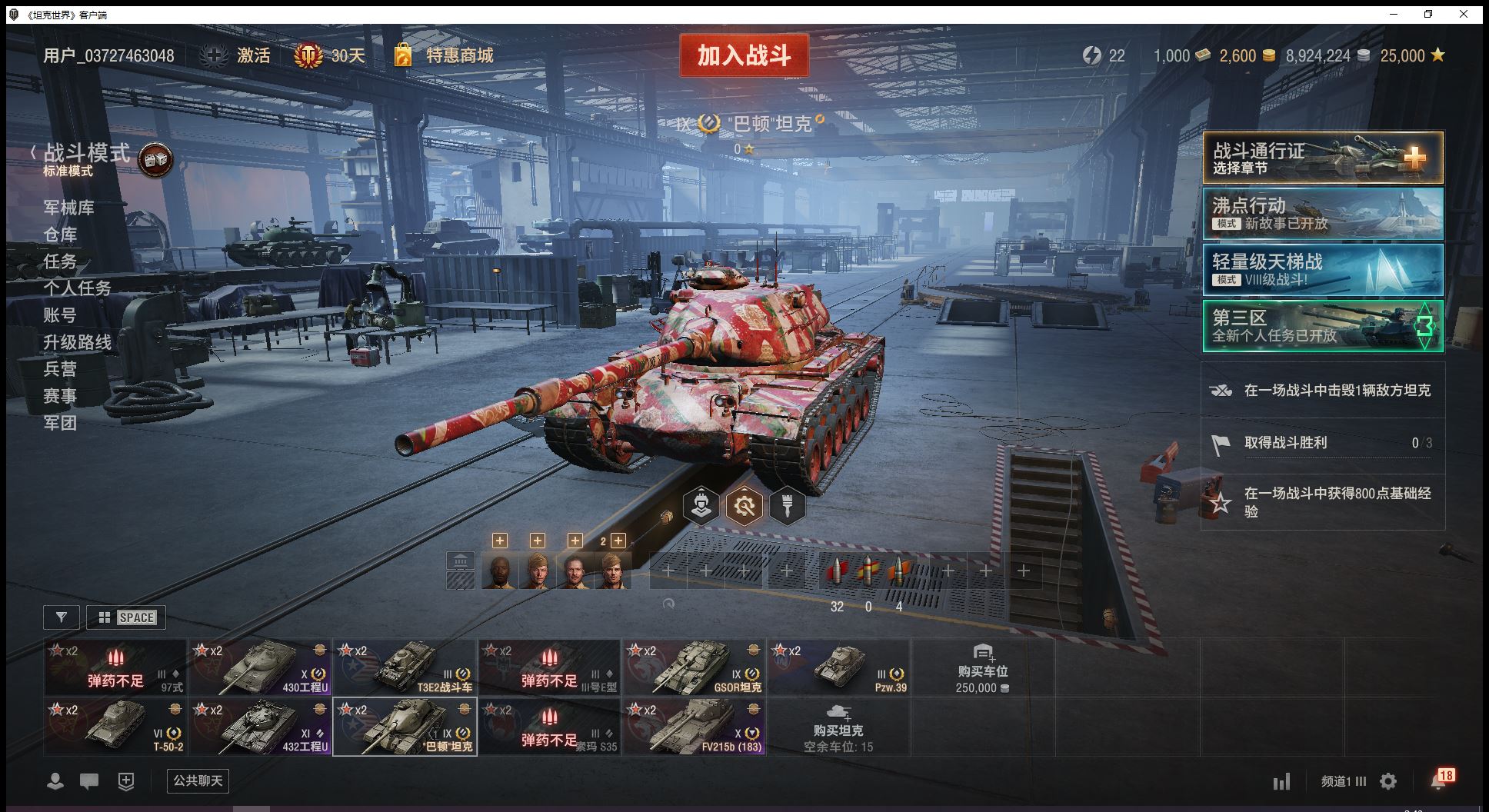The width and height of the screenshot is (1489, 812).
Task: Open the 军团 clan menu
Action: (x=60, y=423)
